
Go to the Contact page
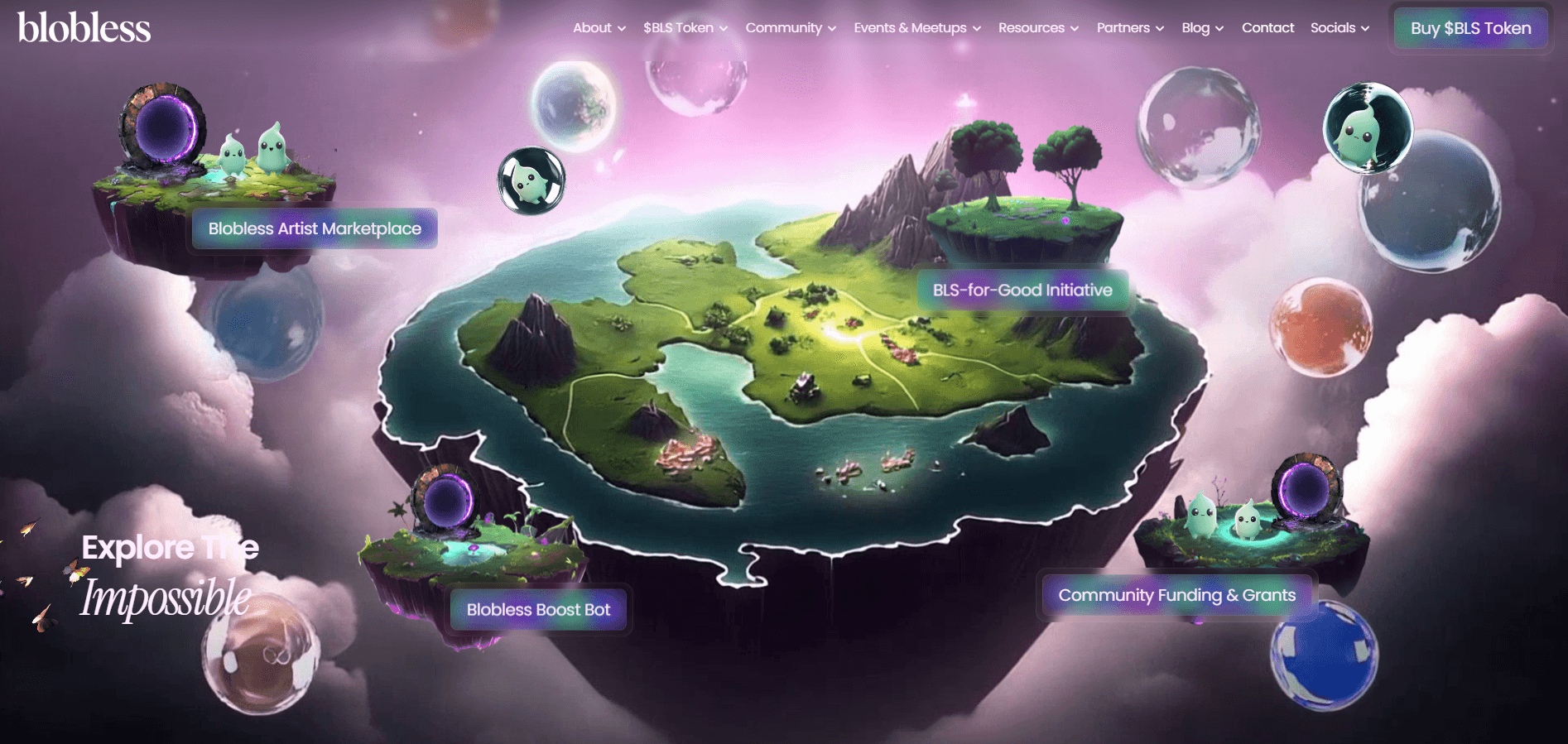point(1267,28)
